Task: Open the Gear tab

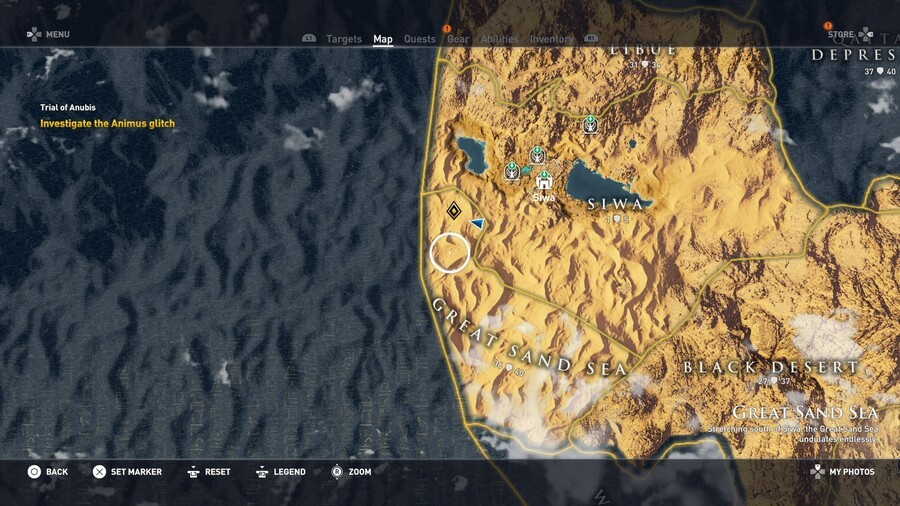Action: (x=458, y=40)
